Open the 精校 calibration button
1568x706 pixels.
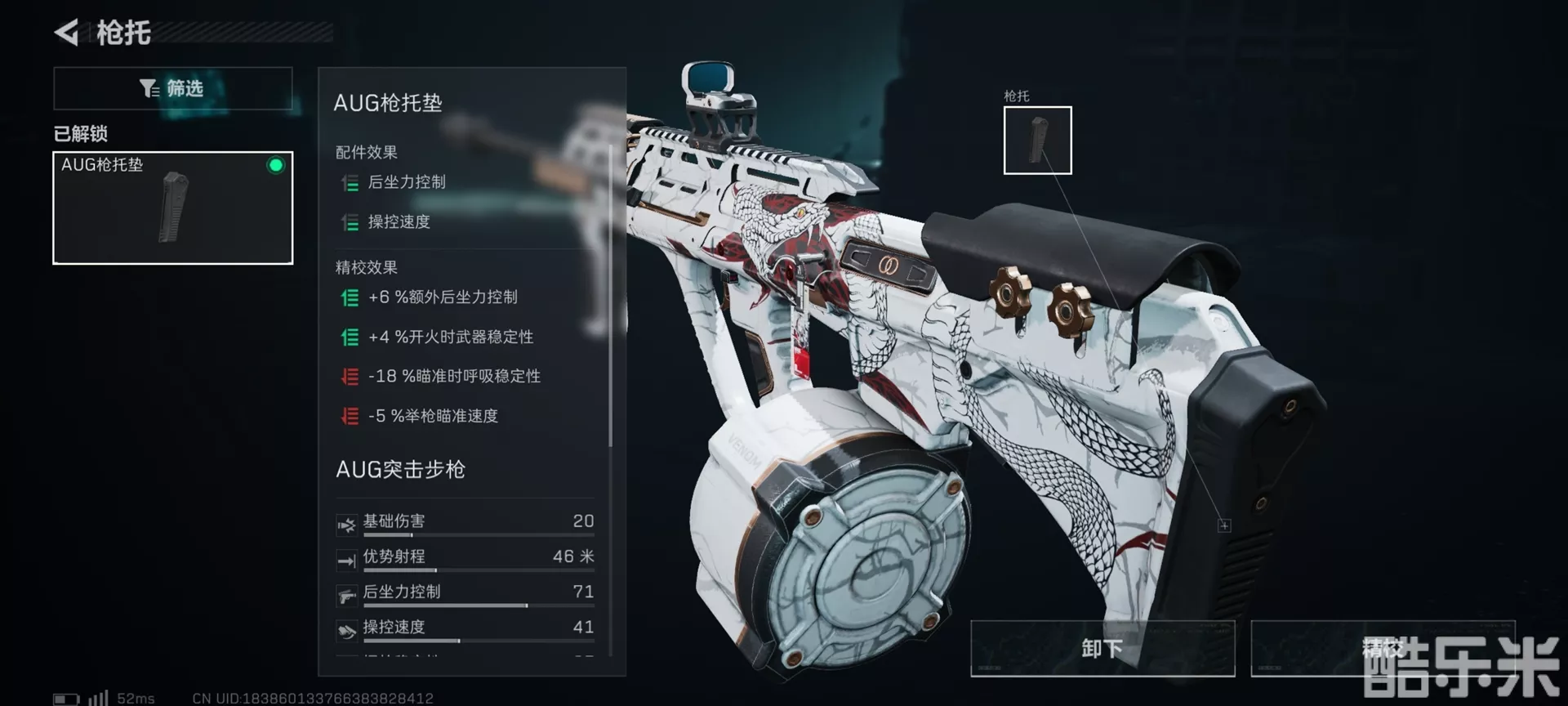(1382, 648)
